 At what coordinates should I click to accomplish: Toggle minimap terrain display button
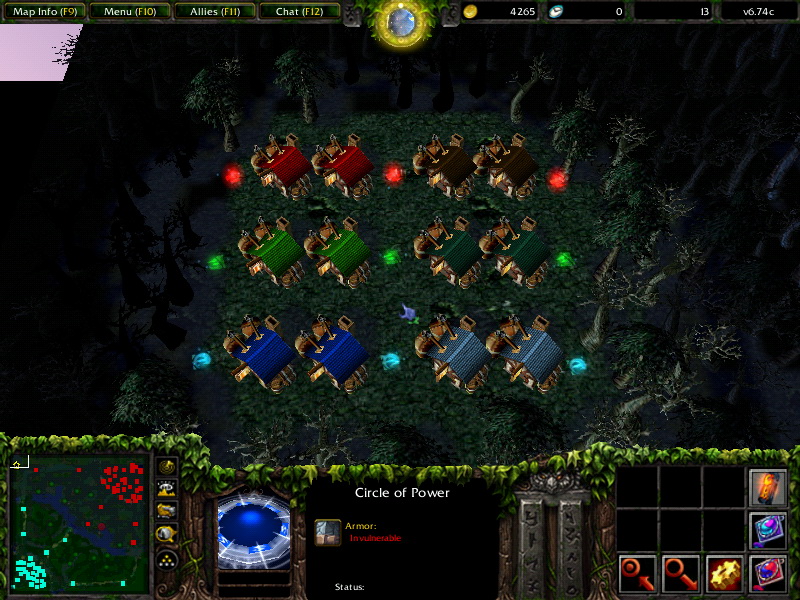tap(166, 489)
